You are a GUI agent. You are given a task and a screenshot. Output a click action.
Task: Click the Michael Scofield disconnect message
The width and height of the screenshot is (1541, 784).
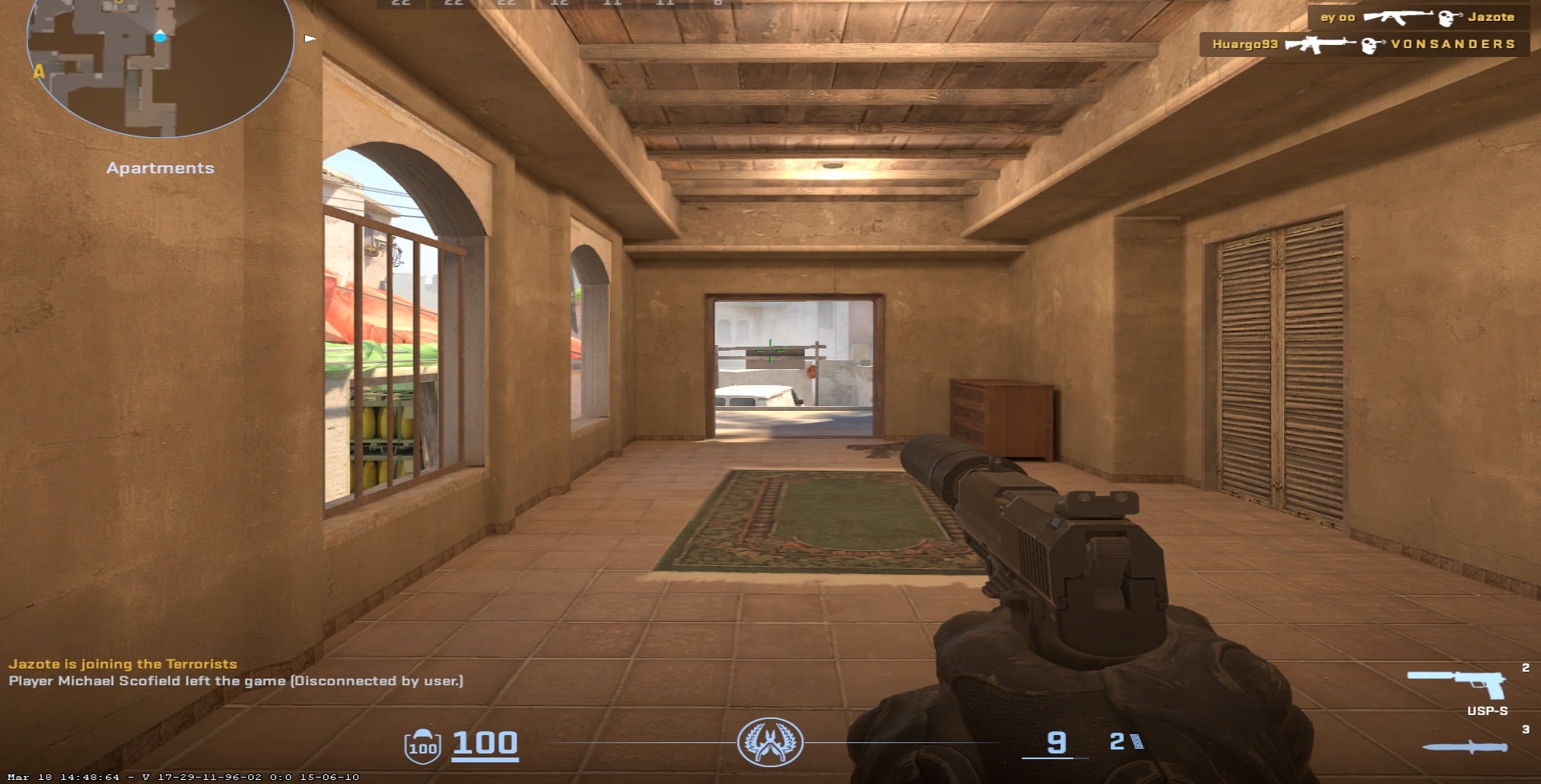coord(237,682)
